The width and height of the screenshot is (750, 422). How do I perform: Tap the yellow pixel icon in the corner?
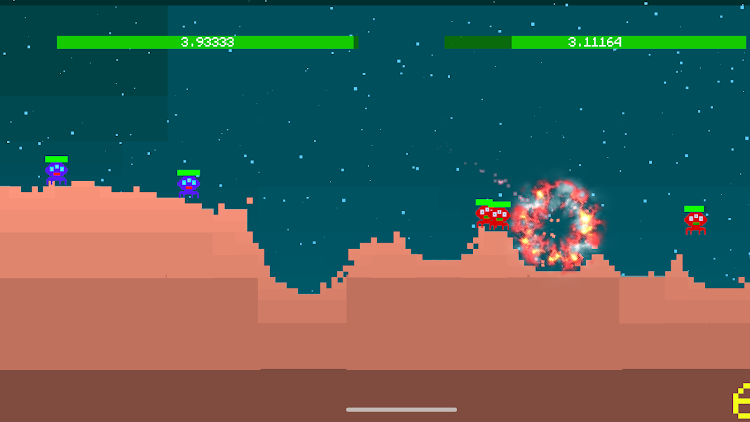point(741,401)
